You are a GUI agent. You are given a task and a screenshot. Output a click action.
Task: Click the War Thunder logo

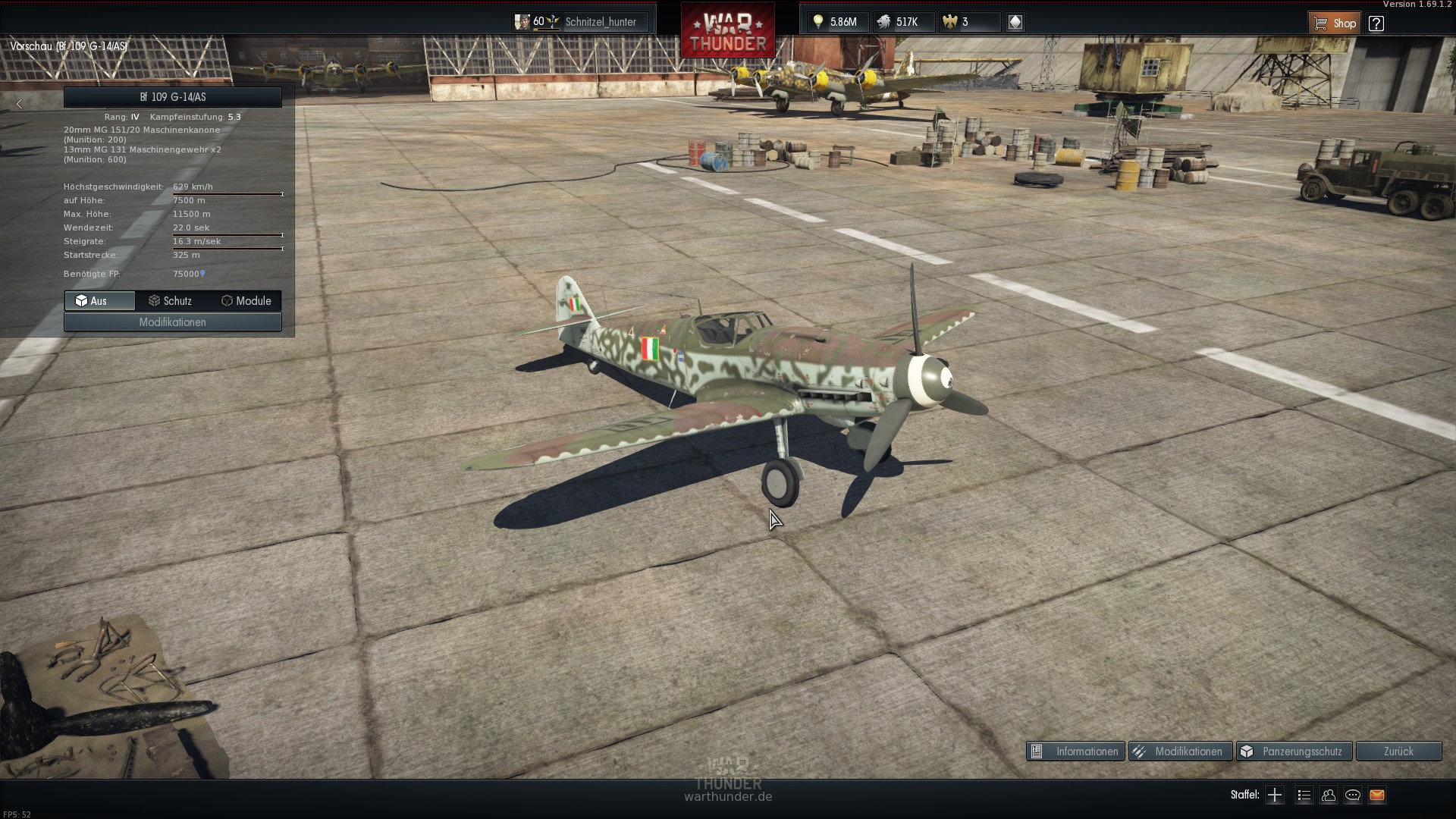tap(728, 32)
